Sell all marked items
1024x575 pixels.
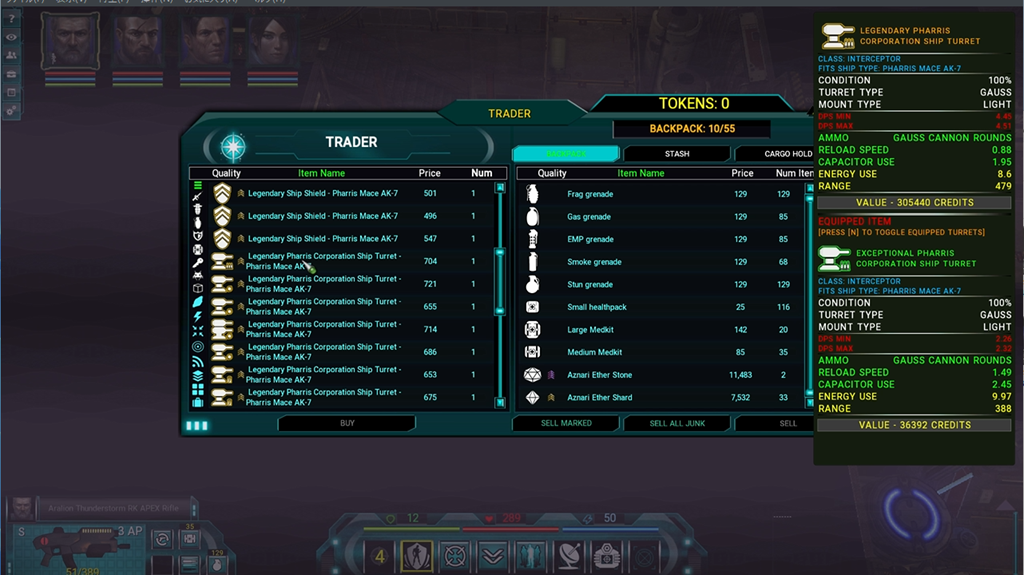tap(566, 423)
